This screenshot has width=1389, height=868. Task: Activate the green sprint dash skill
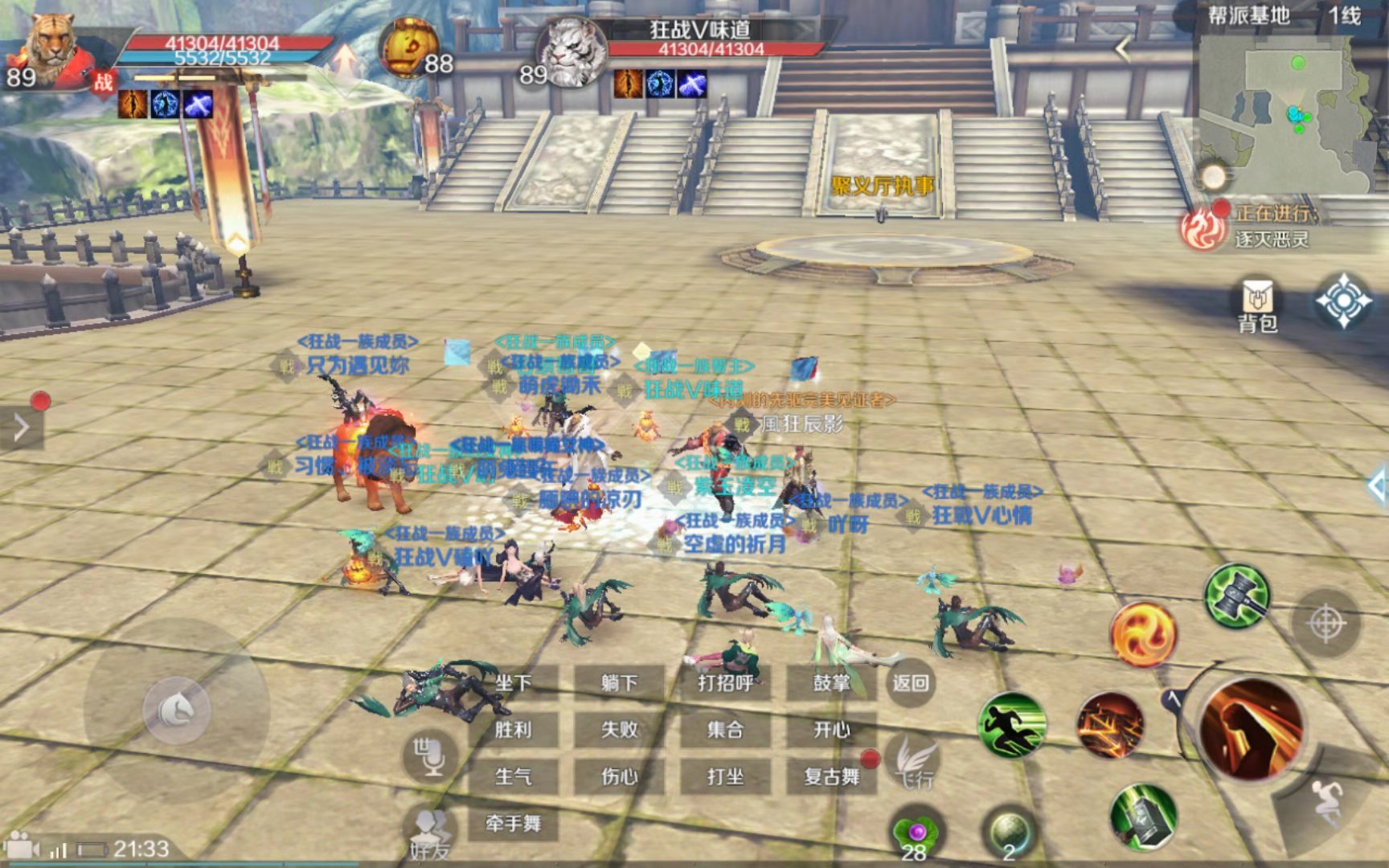[x=1012, y=724]
